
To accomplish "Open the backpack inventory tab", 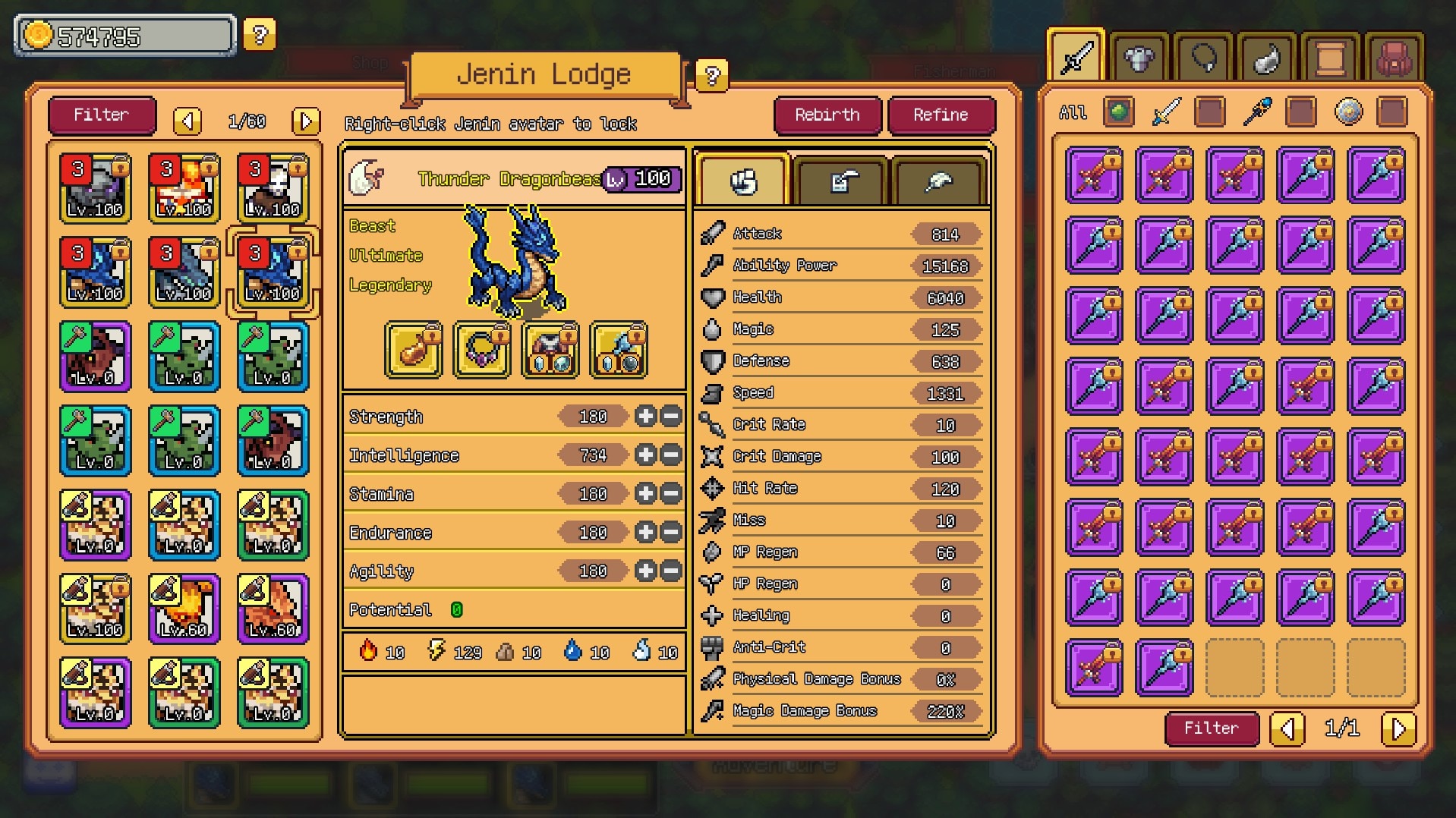I will [x=1395, y=58].
